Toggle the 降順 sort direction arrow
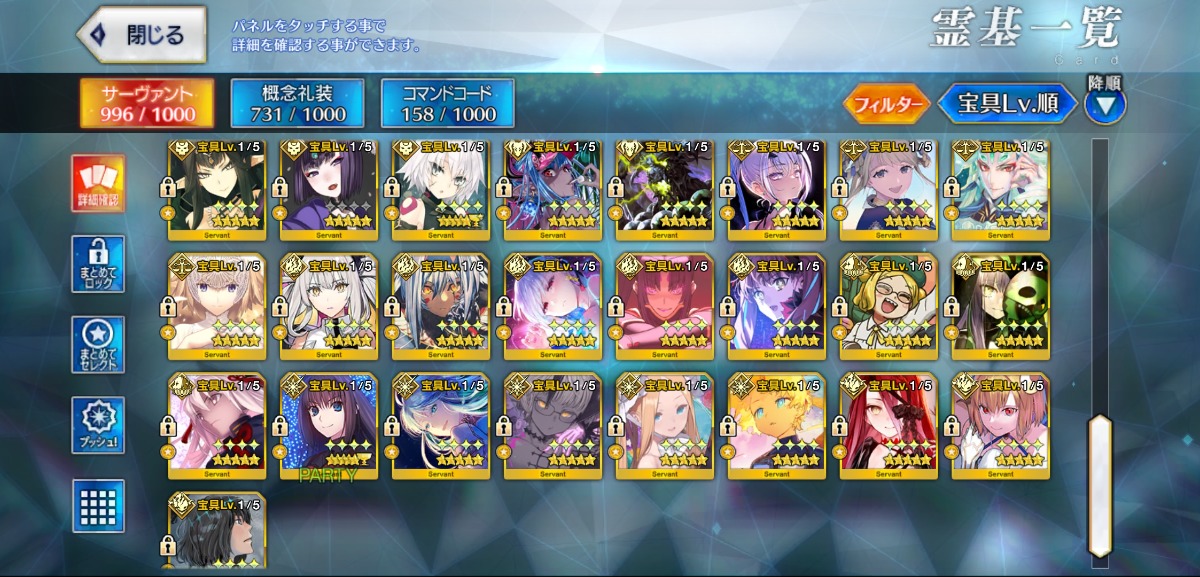The width and height of the screenshot is (1200, 577). point(1105,104)
